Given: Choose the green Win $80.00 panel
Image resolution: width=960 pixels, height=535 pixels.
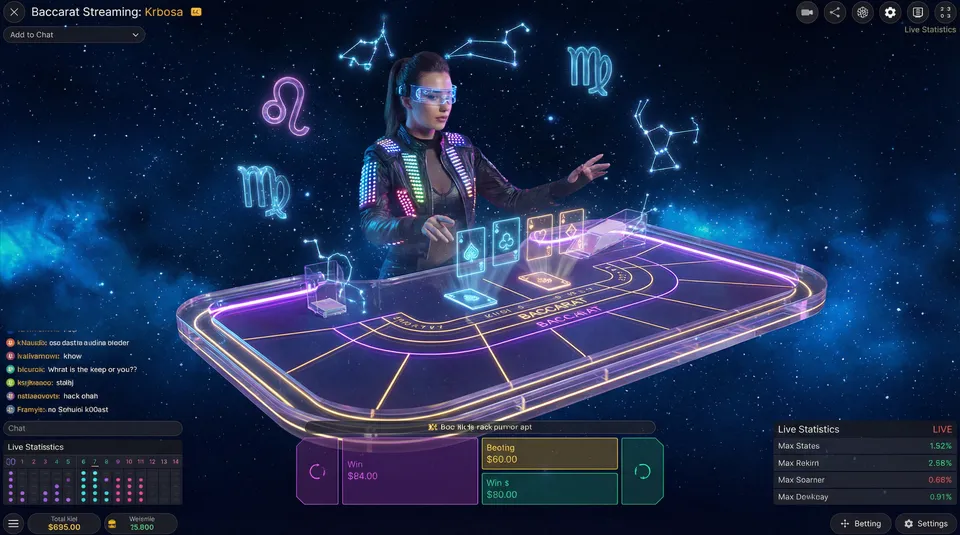Looking at the screenshot, I should [x=549, y=489].
